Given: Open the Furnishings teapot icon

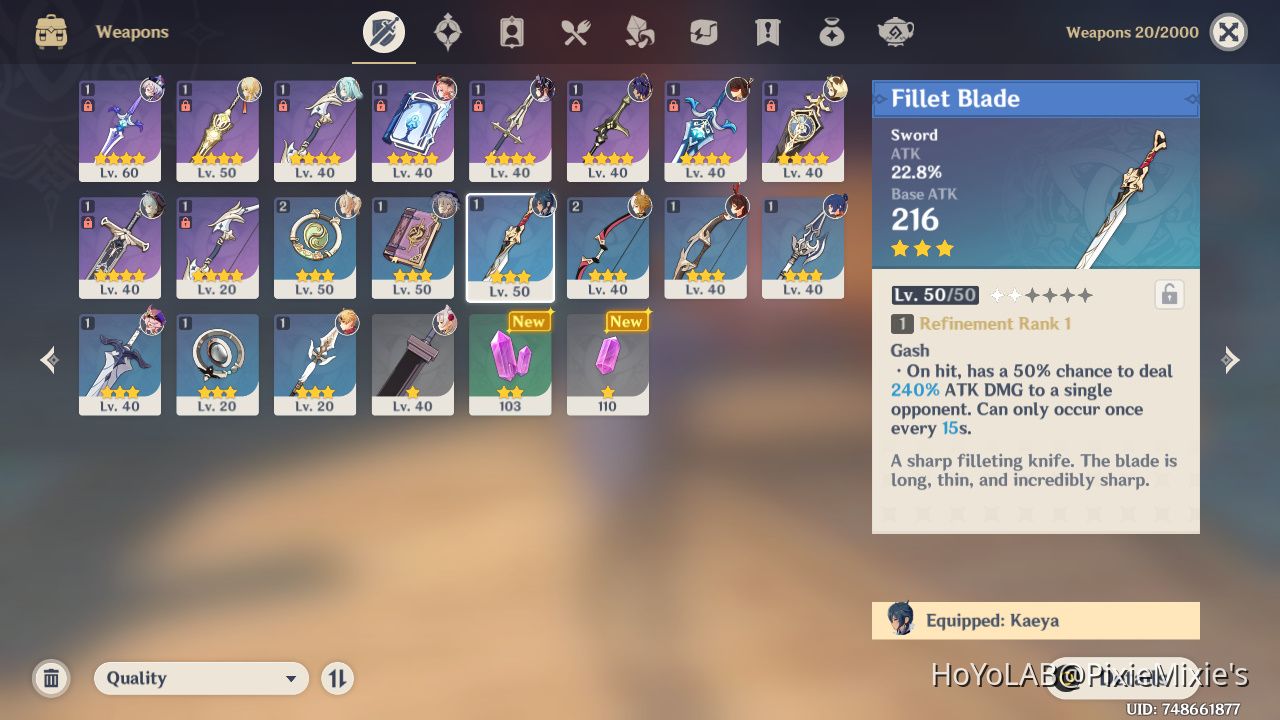Looking at the screenshot, I should click(x=895, y=31).
